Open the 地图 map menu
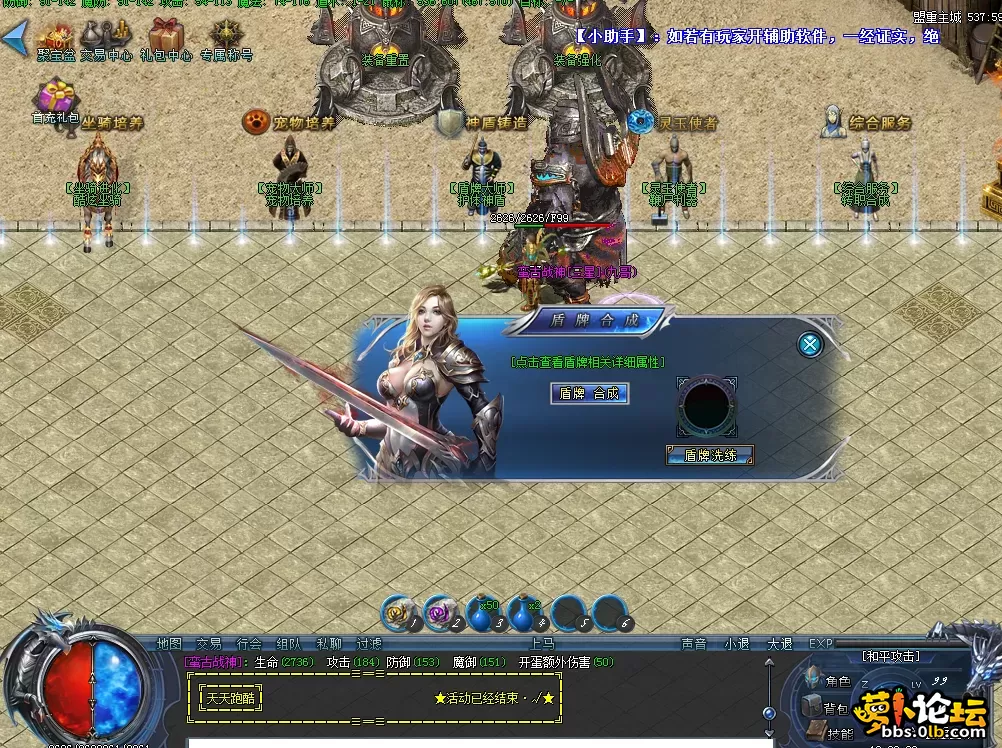The height and width of the screenshot is (748, 1002). (x=169, y=644)
